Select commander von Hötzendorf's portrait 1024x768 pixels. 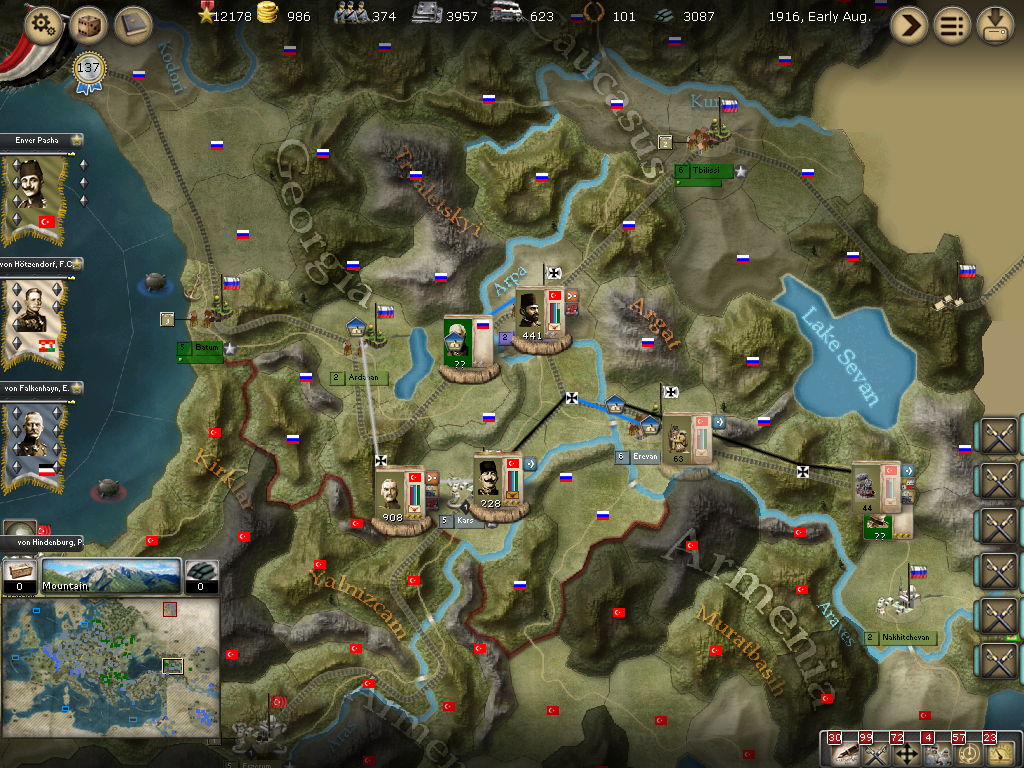point(36,318)
